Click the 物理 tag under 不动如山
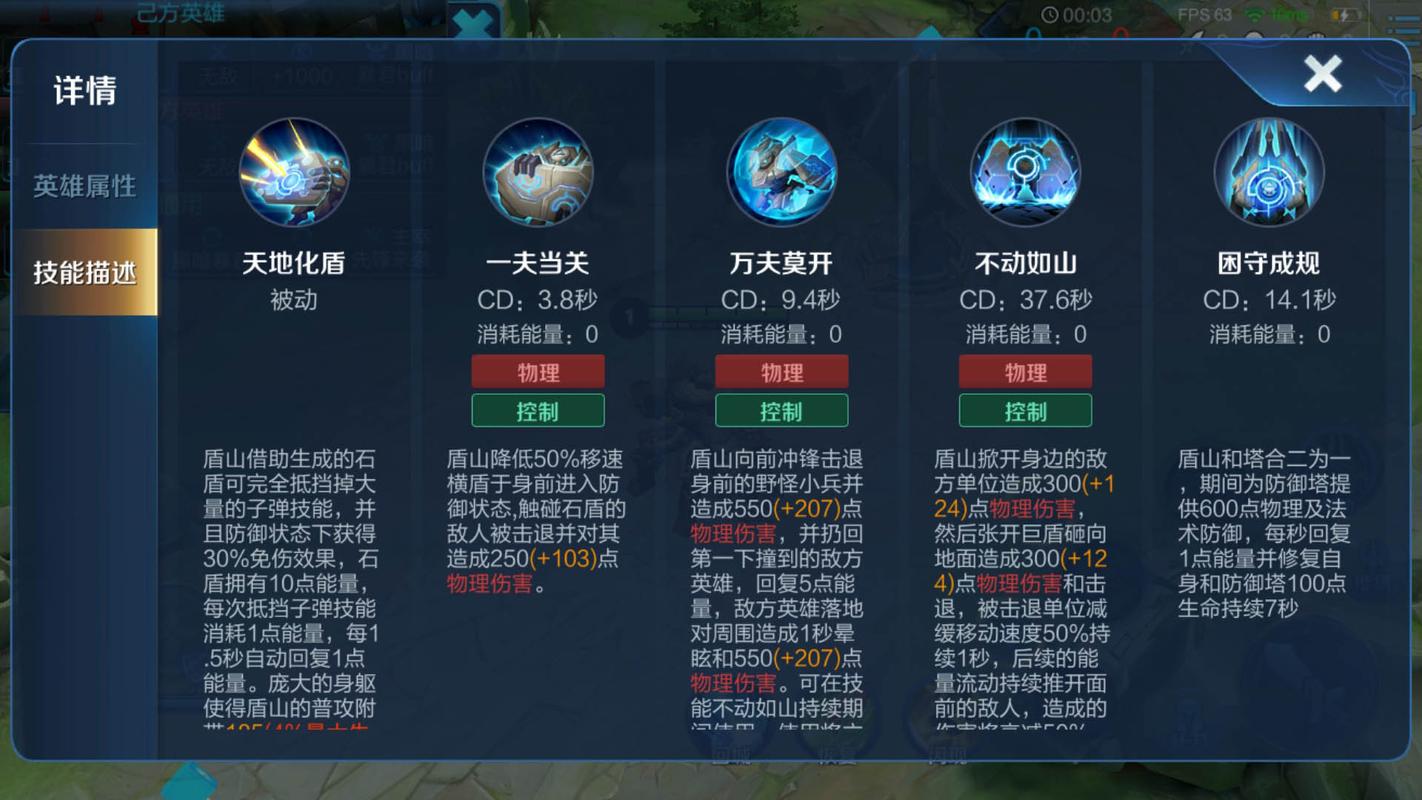This screenshot has width=1422, height=800. (x=1026, y=371)
